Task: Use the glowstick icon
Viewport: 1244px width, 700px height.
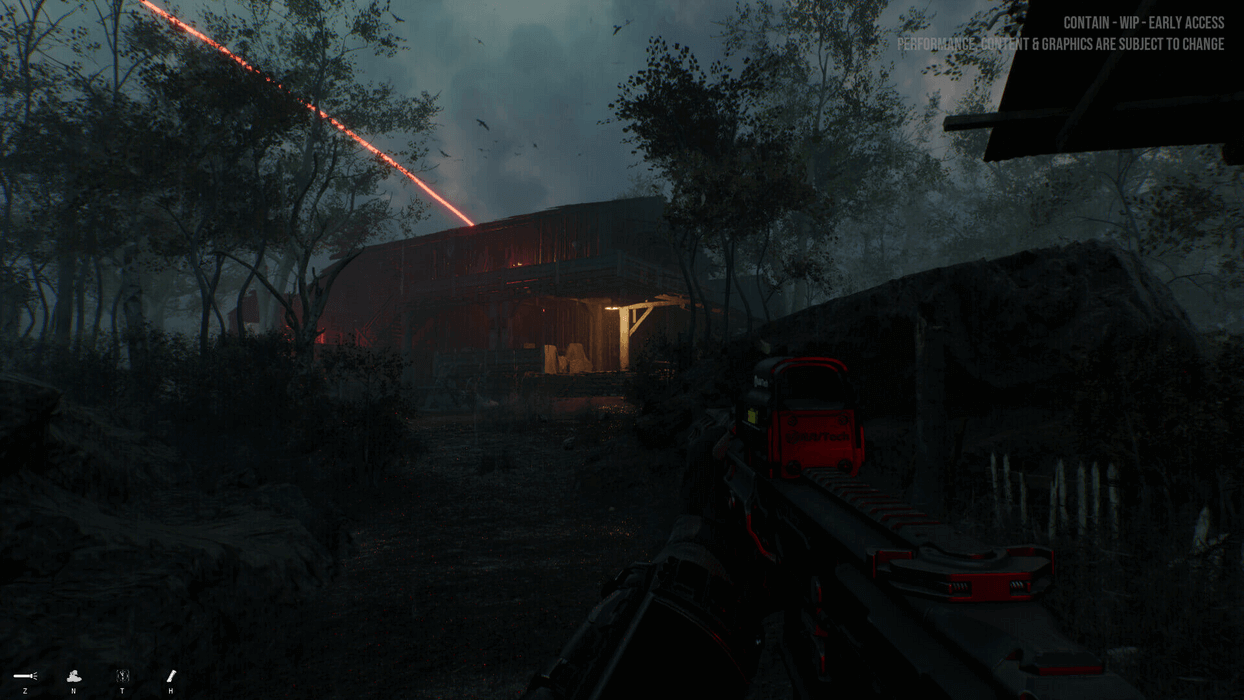Action: click(171, 677)
